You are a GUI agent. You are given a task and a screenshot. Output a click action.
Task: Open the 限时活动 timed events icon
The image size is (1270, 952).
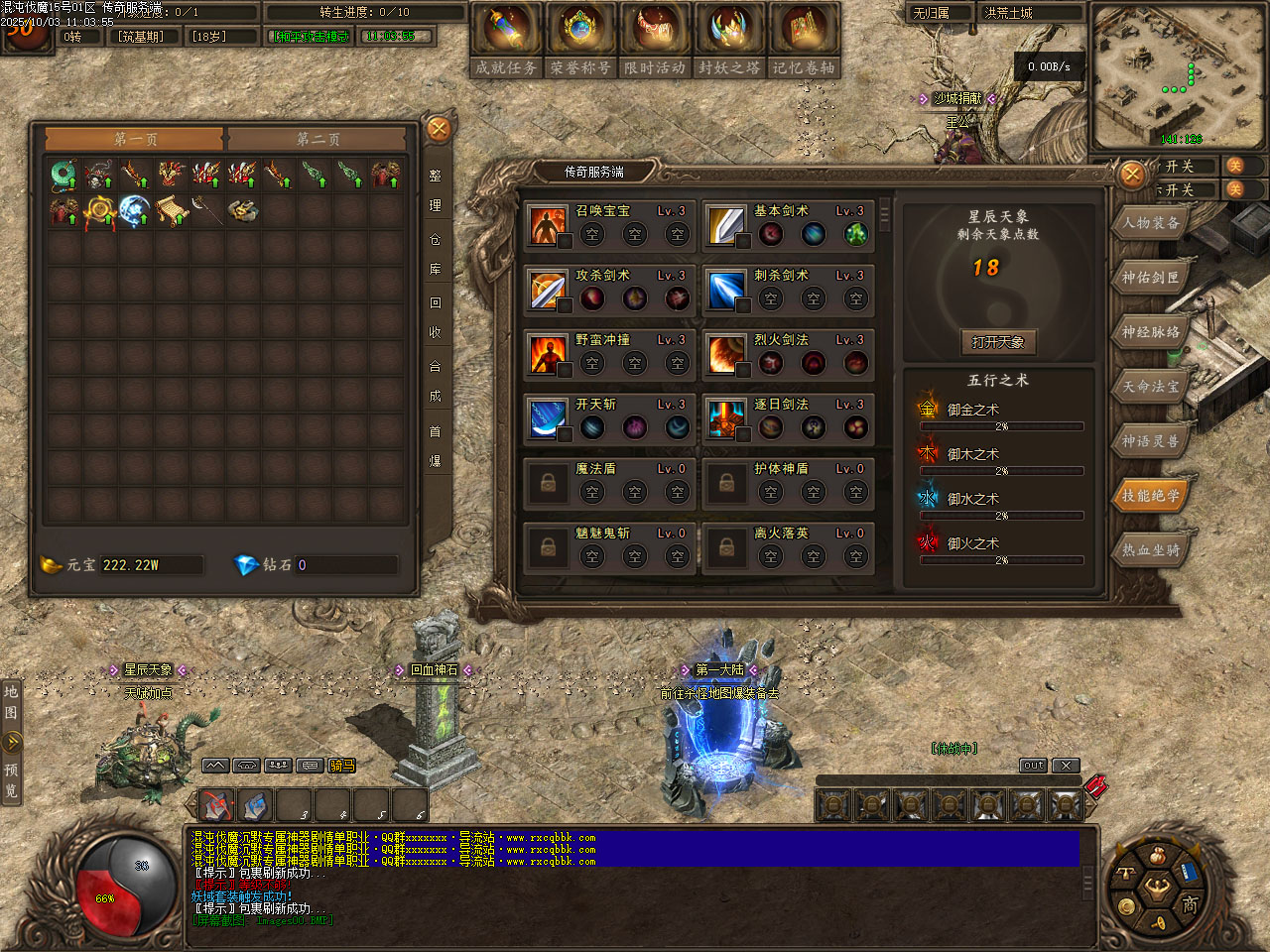[655, 38]
